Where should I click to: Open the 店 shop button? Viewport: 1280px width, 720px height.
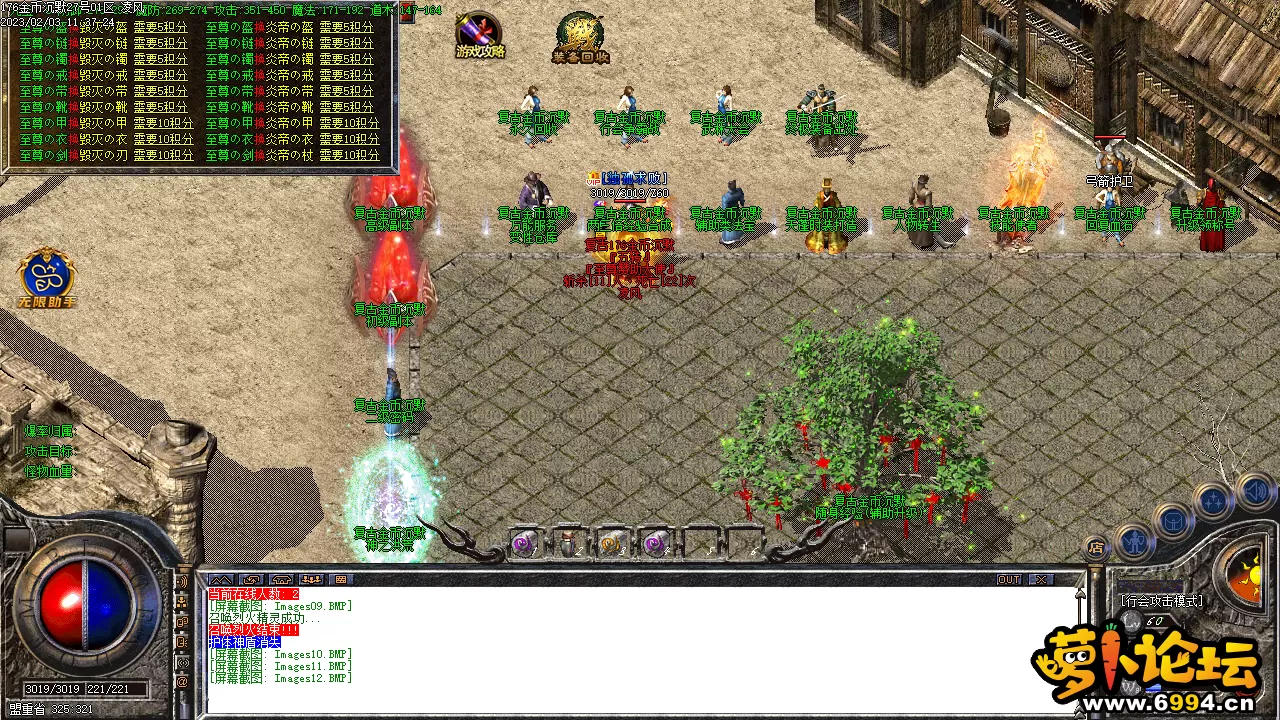(x=1096, y=548)
